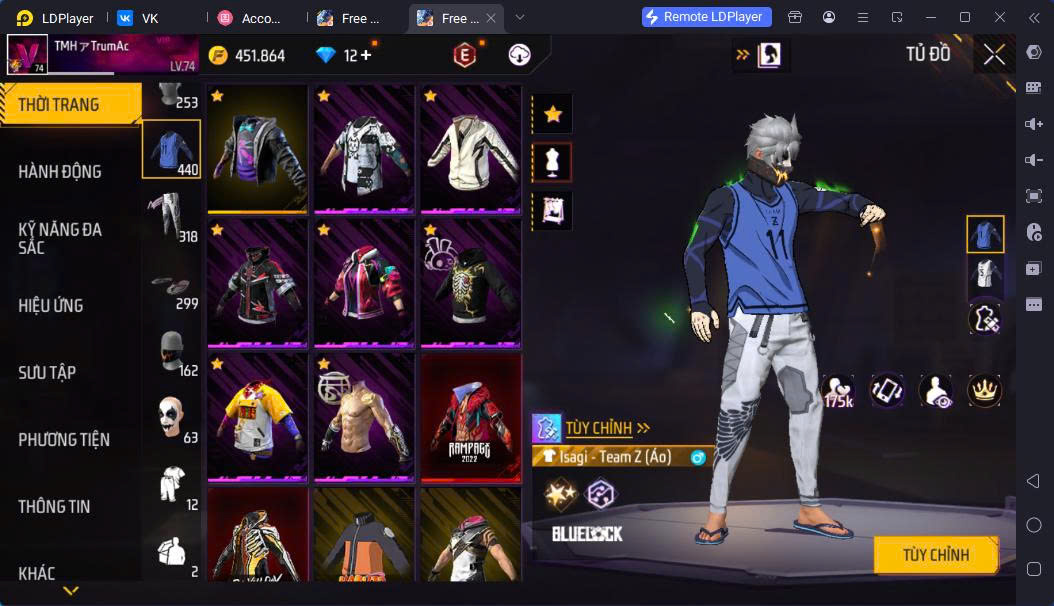This screenshot has width=1054, height=606.
Task: Select the mask subcategory showing 162
Action: tap(171, 352)
